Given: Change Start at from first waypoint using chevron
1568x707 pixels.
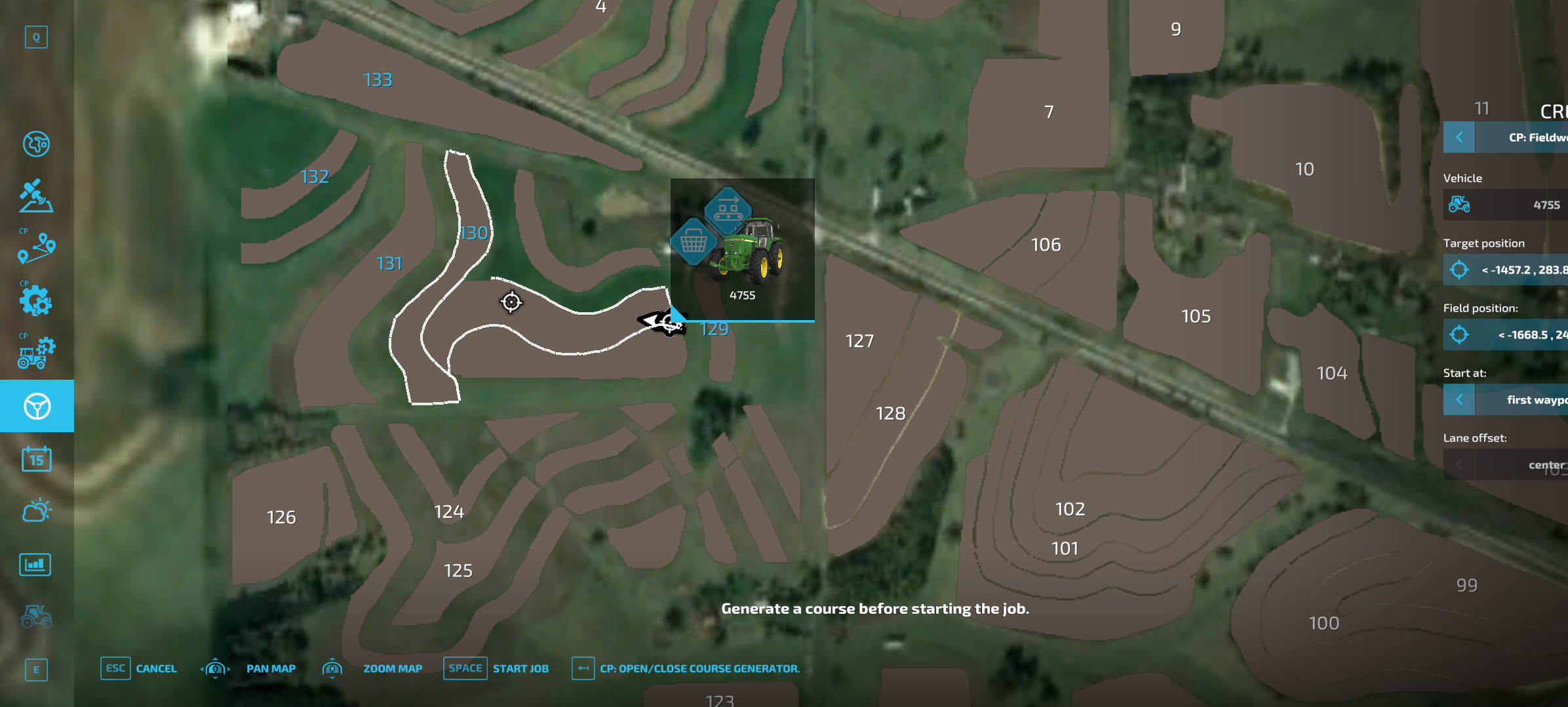Looking at the screenshot, I should pos(1459,399).
